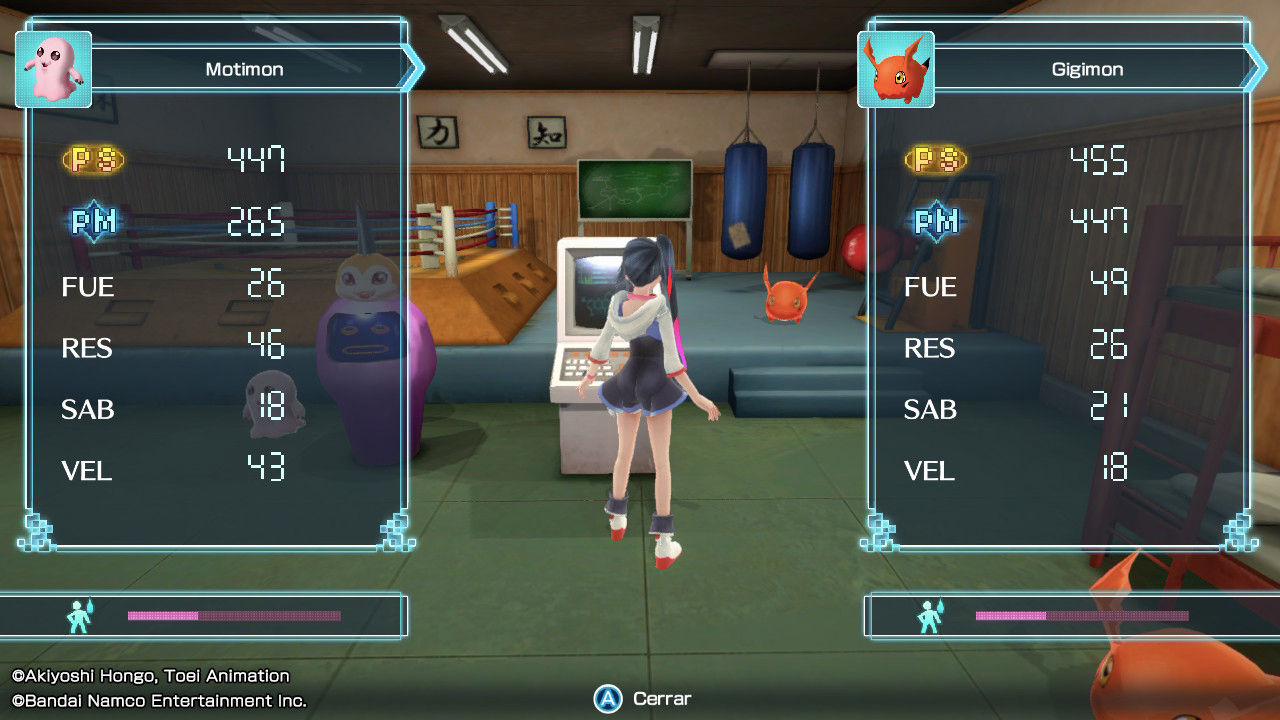Choose the Gigimon name banner
1280x720 pixels.
coord(1088,69)
